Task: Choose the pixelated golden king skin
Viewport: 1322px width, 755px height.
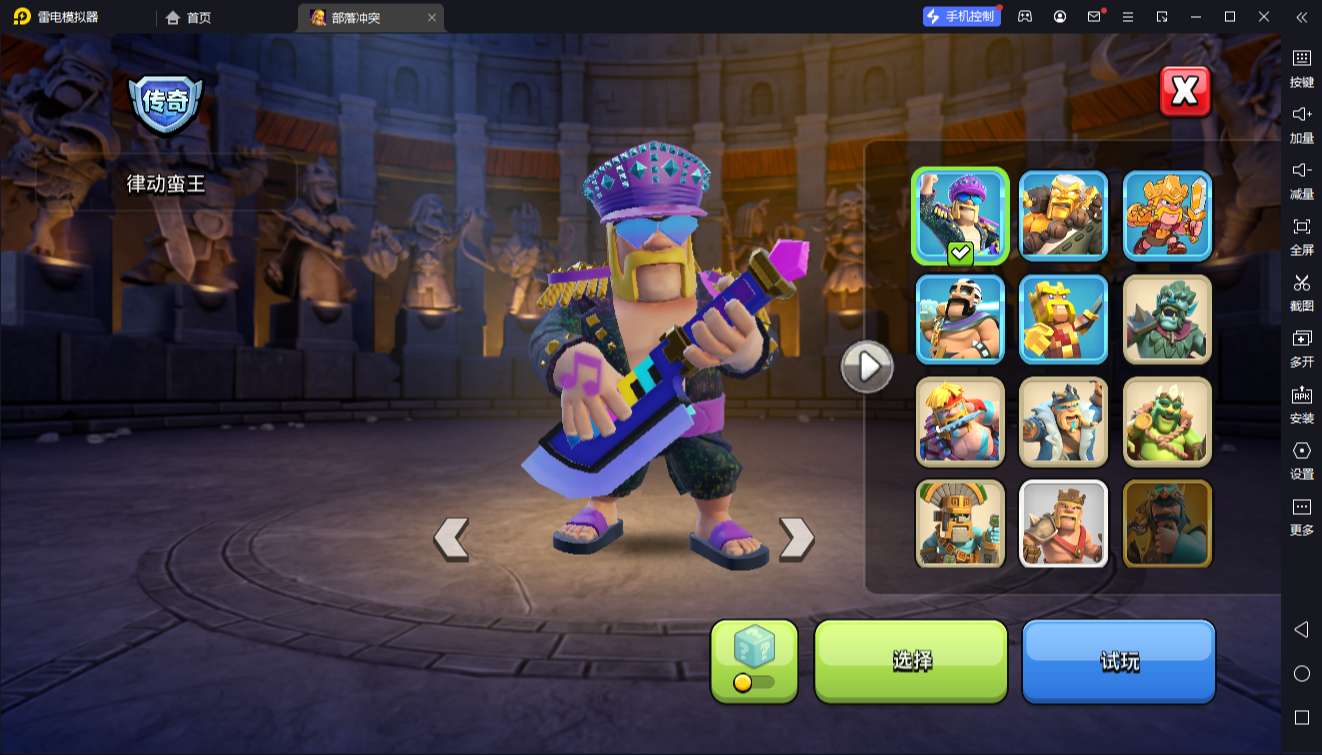Action: pos(1063,319)
